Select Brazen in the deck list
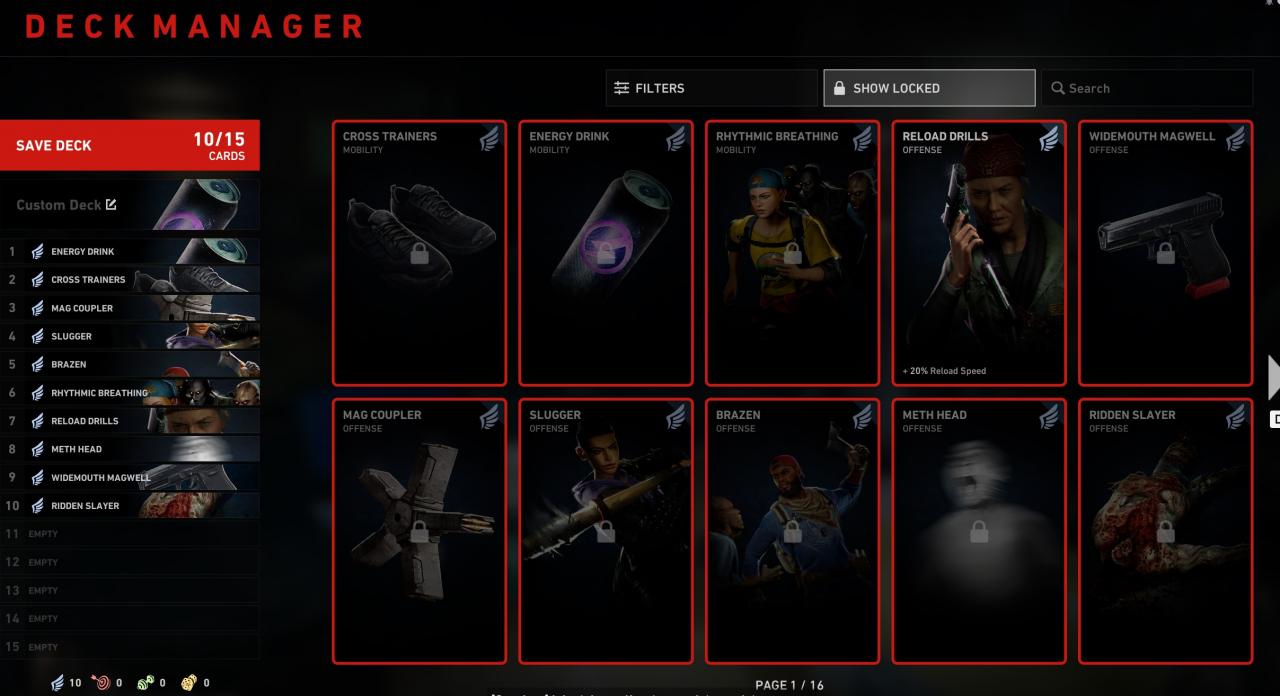The width and height of the screenshot is (1280, 696). [x=132, y=365]
